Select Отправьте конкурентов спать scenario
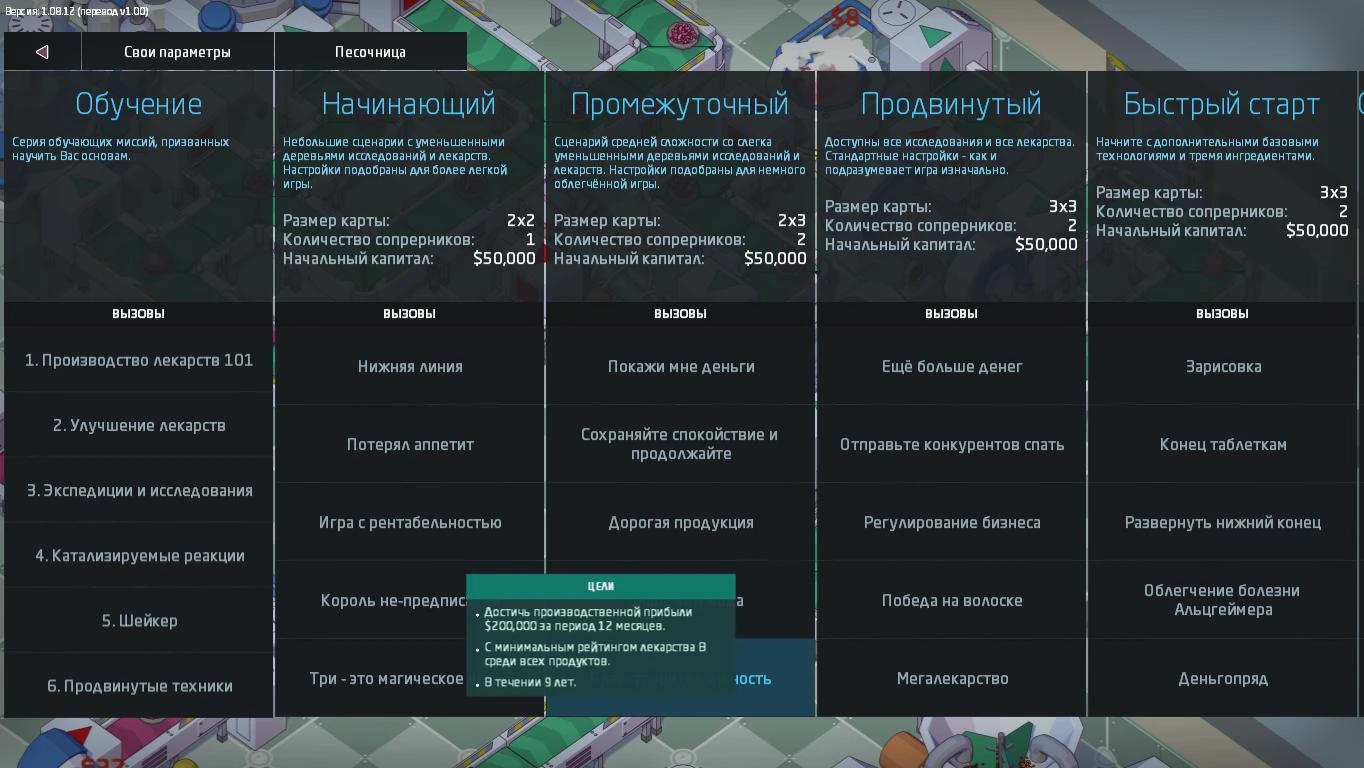The height and width of the screenshot is (768, 1364). click(950, 444)
